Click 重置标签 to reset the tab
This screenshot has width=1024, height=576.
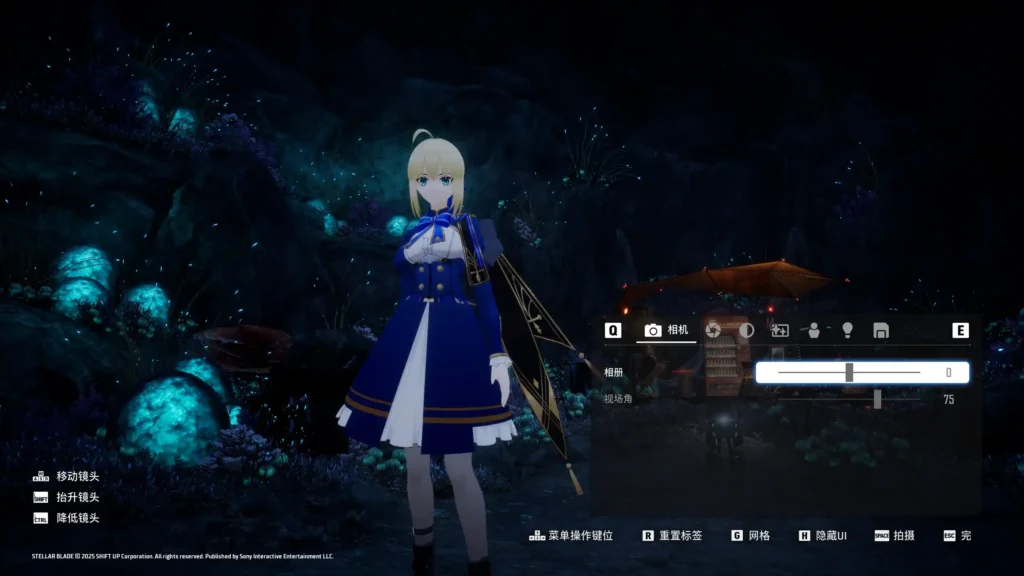point(672,536)
